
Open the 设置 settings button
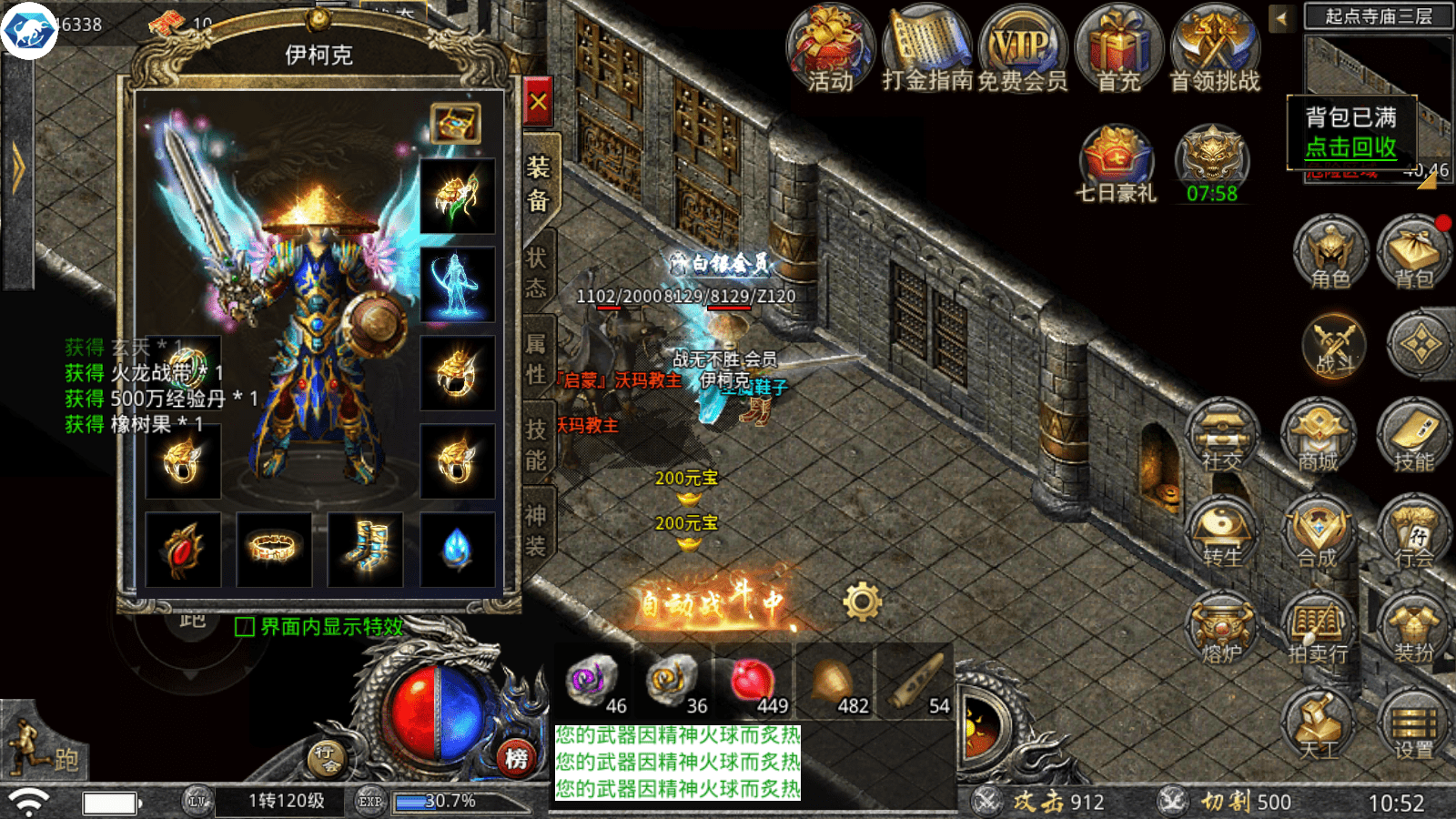point(1413,725)
